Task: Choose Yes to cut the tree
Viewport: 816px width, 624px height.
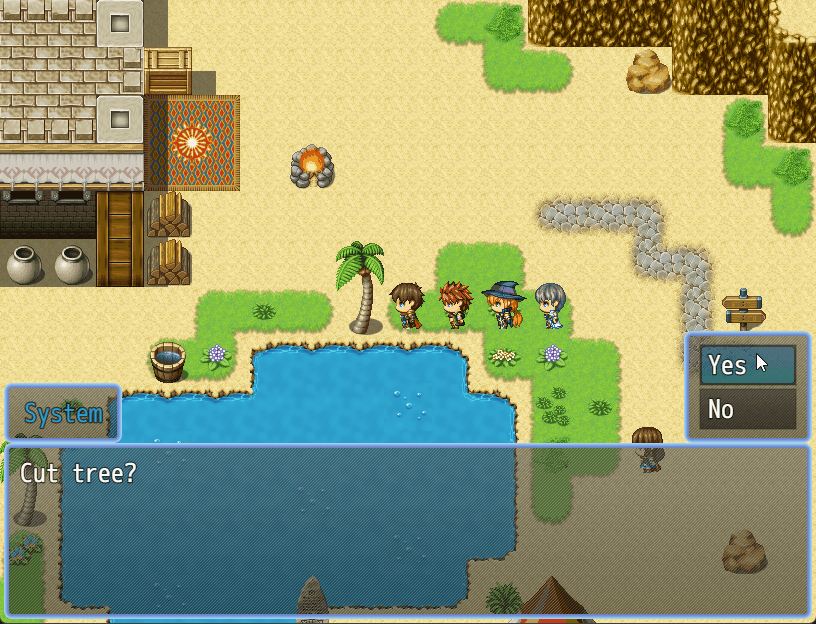Action: coord(747,366)
